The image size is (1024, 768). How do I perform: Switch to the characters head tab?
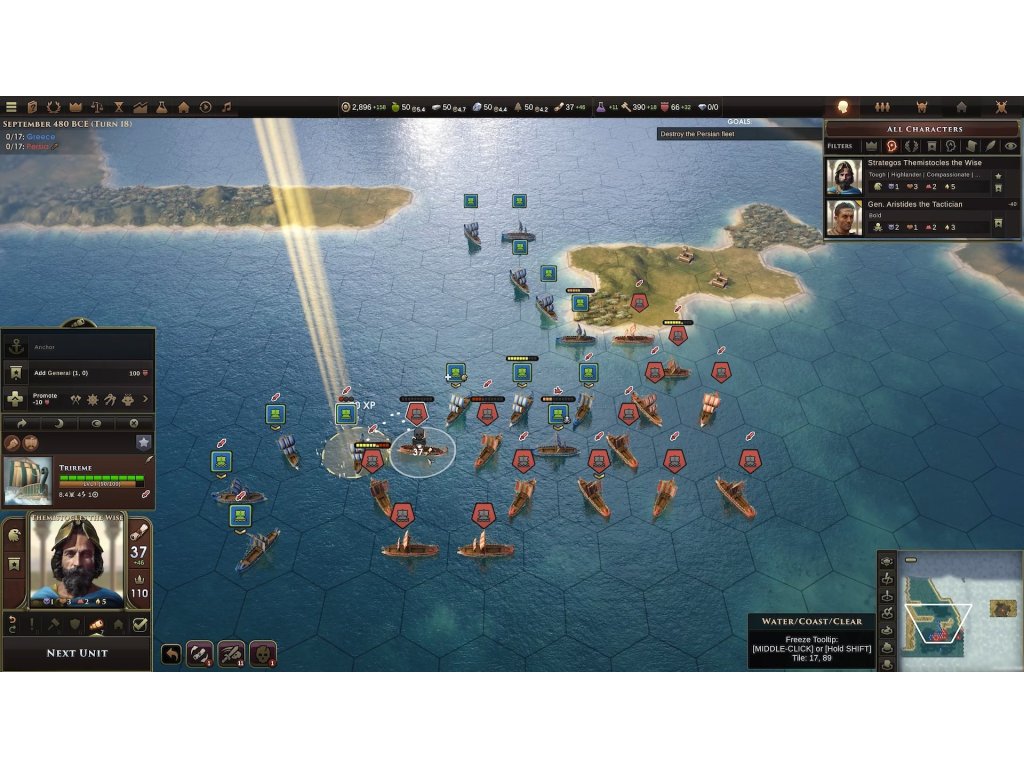pos(842,107)
